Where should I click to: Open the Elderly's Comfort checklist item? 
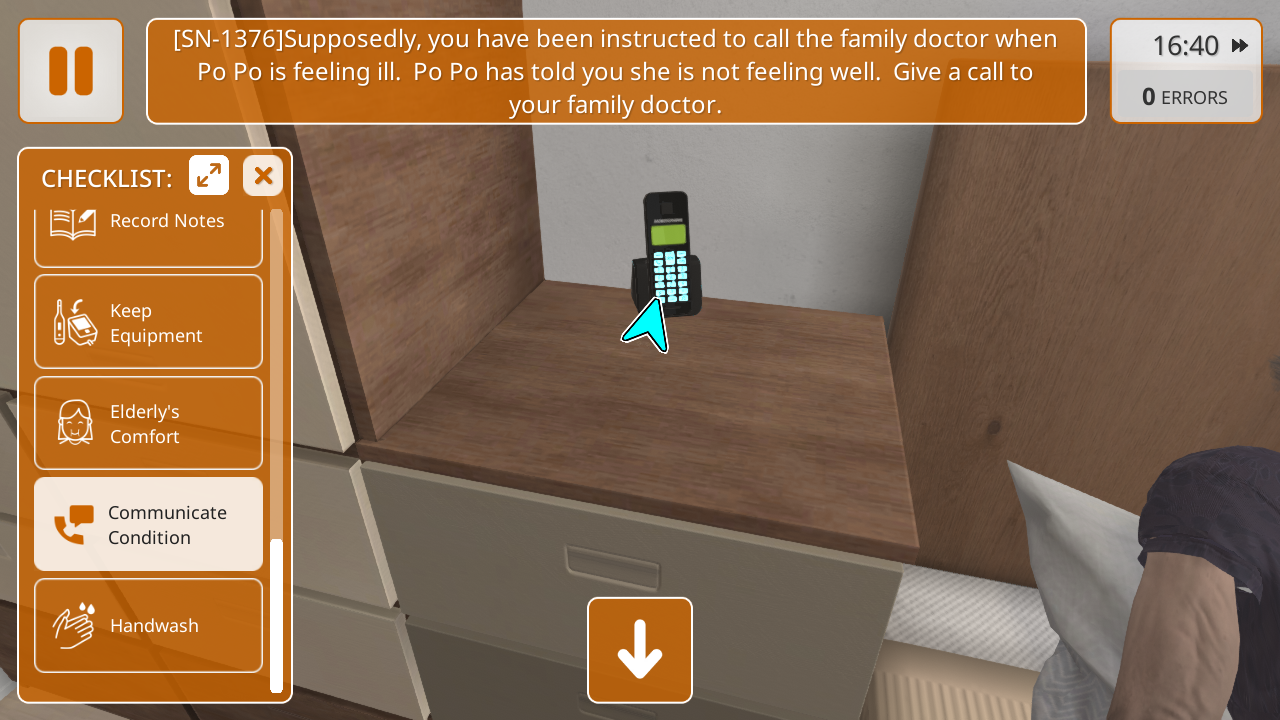click(x=148, y=423)
